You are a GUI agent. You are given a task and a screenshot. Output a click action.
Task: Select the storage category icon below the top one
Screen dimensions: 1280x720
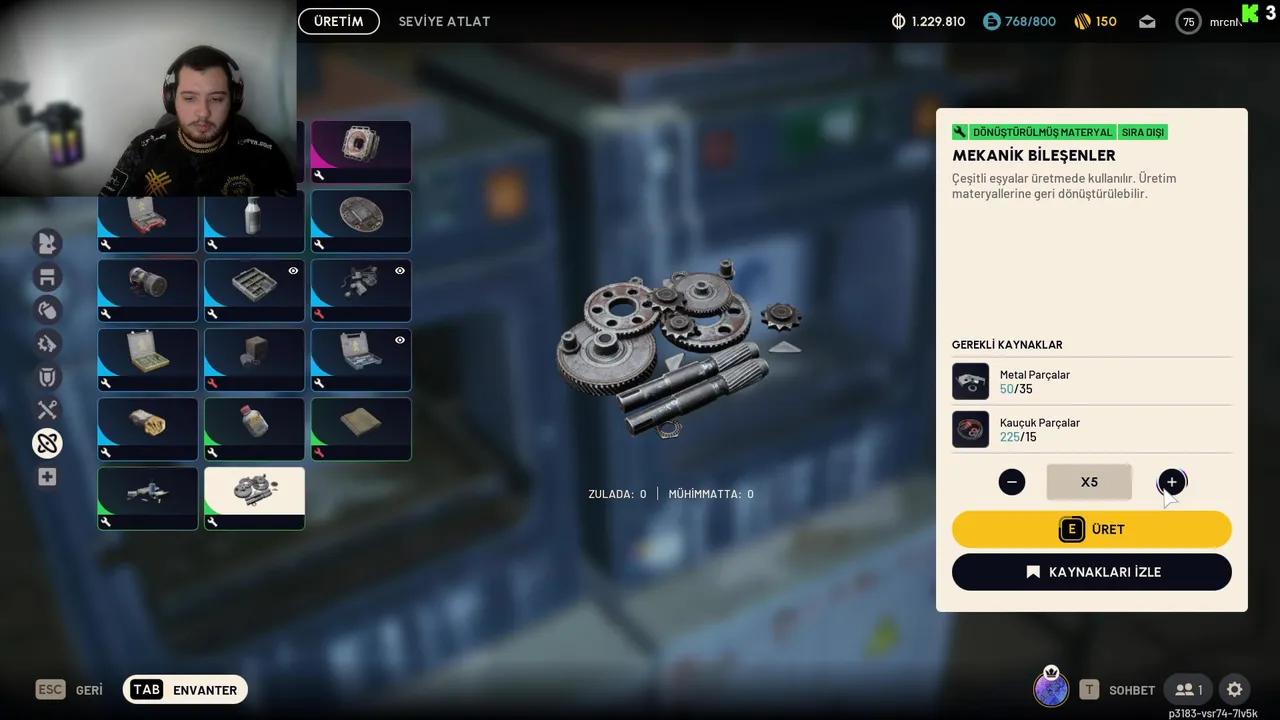click(47, 277)
